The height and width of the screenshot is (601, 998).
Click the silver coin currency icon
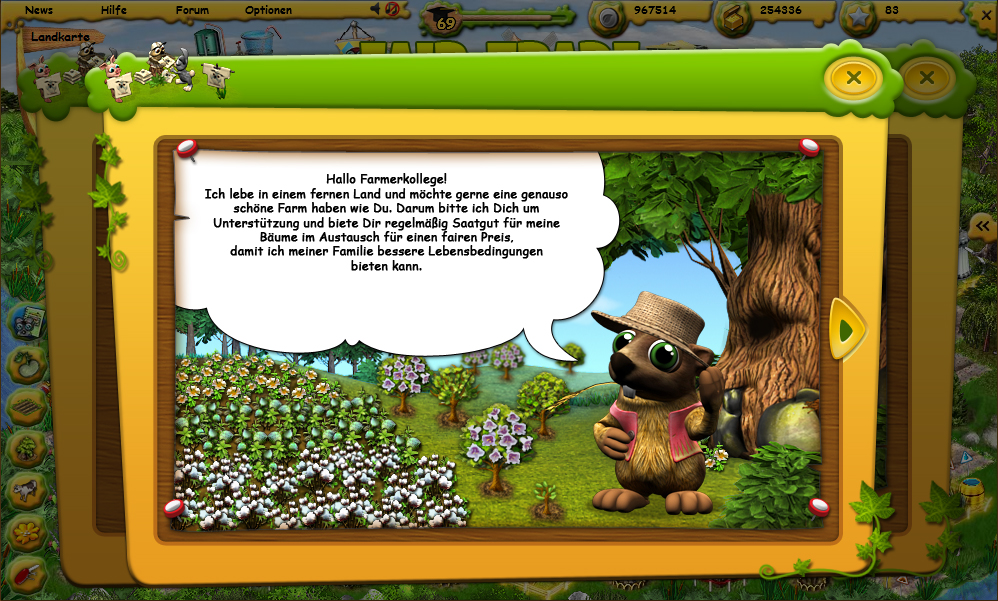point(606,15)
